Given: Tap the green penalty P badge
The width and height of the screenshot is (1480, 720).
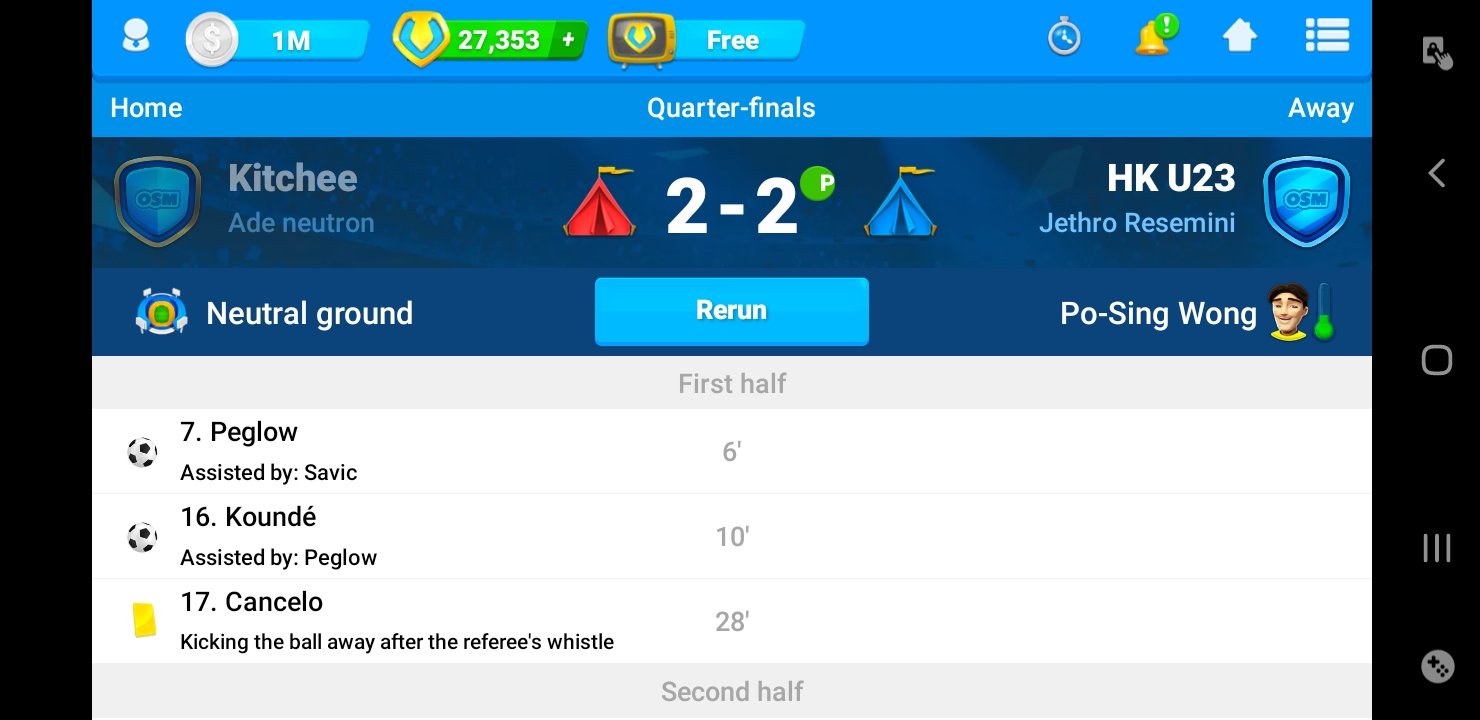Looking at the screenshot, I should (818, 184).
